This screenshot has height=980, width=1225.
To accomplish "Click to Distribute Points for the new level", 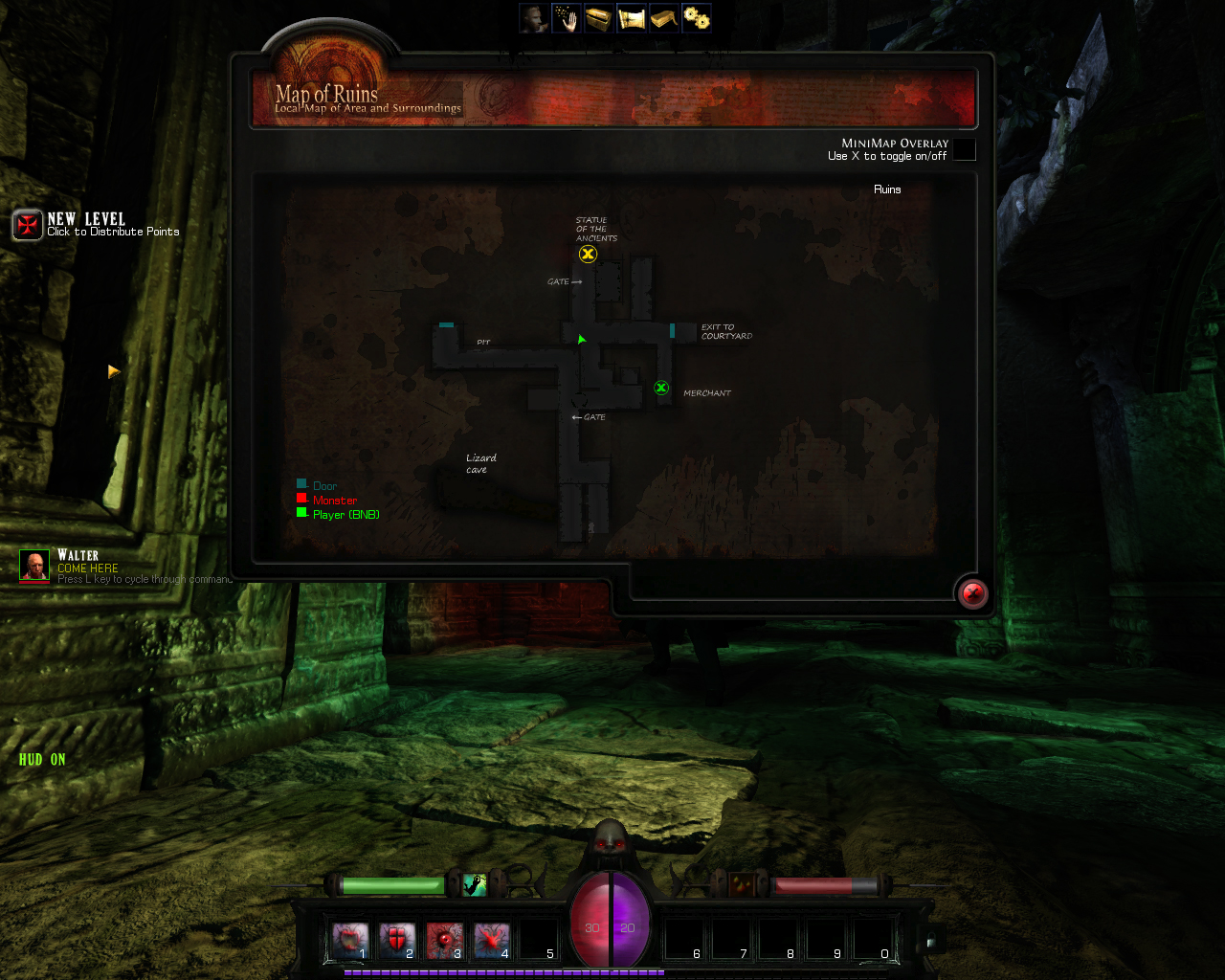I will coord(115,231).
